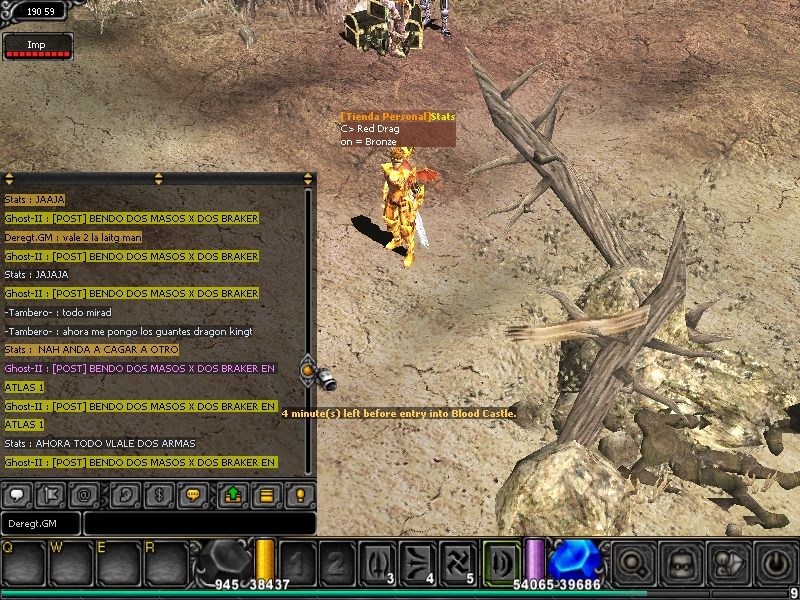Focus the empty chat message input box
The image size is (800, 600).
pyautogui.click(x=199, y=523)
